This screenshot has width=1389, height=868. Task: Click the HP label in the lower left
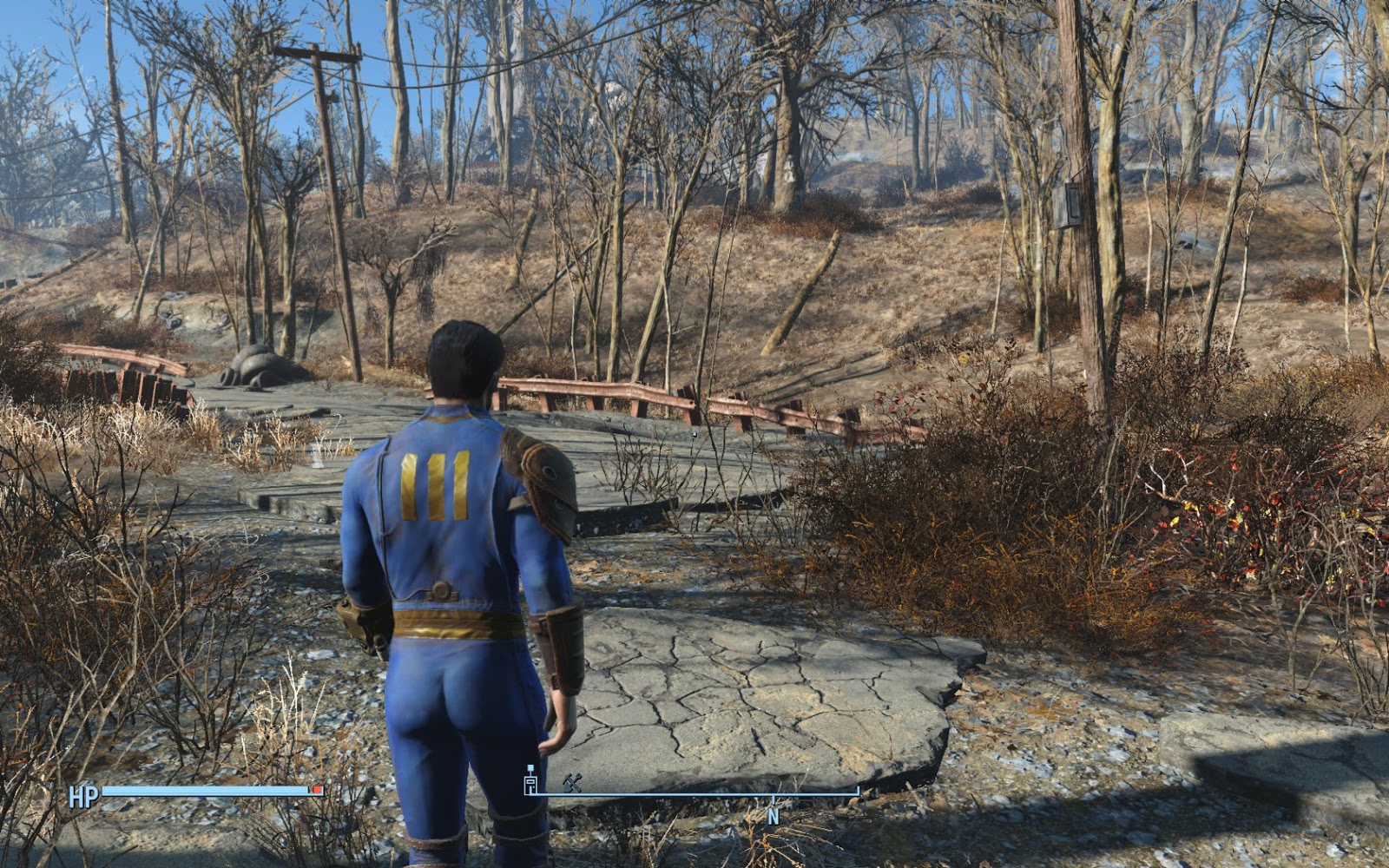(x=83, y=794)
